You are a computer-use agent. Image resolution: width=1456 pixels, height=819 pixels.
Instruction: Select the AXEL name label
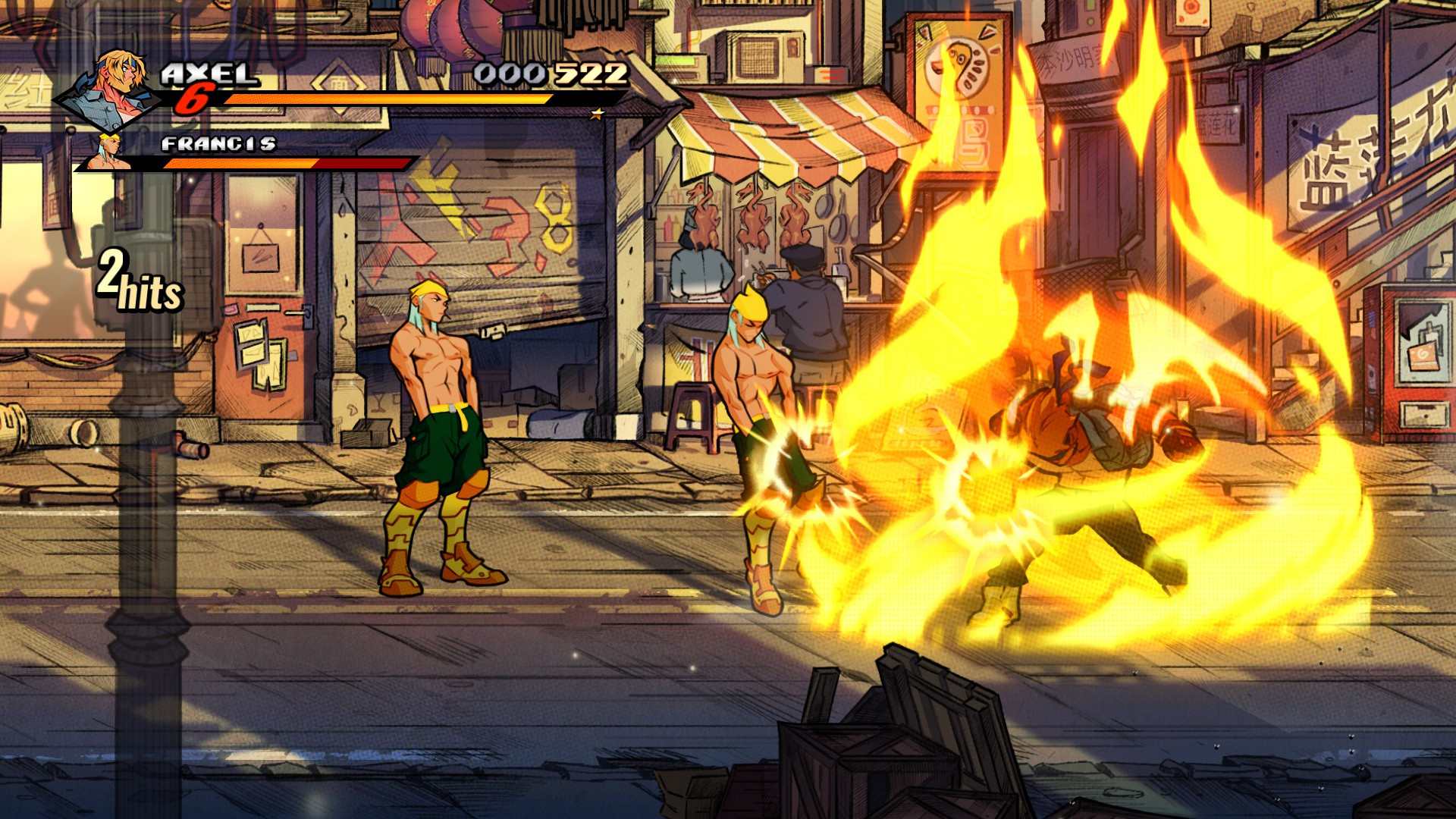point(209,74)
